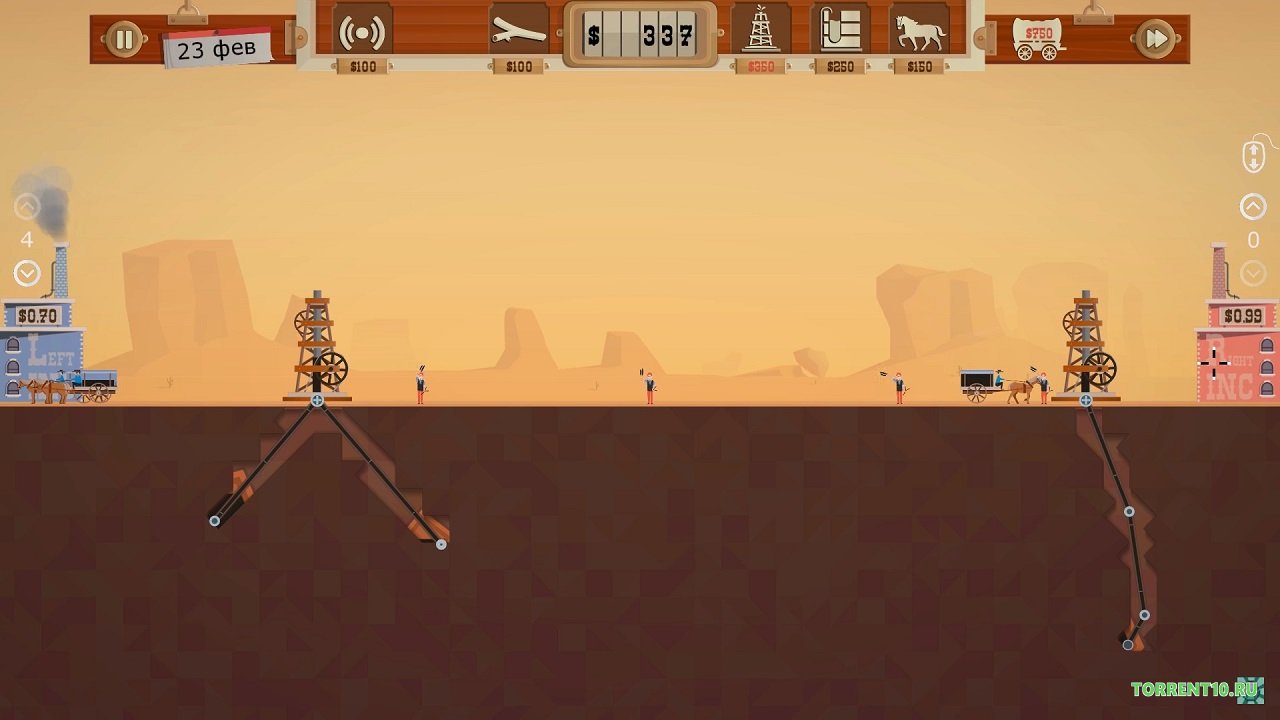This screenshot has height=720, width=1280.
Task: Pause the game with the pause button
Action: [x=124, y=40]
